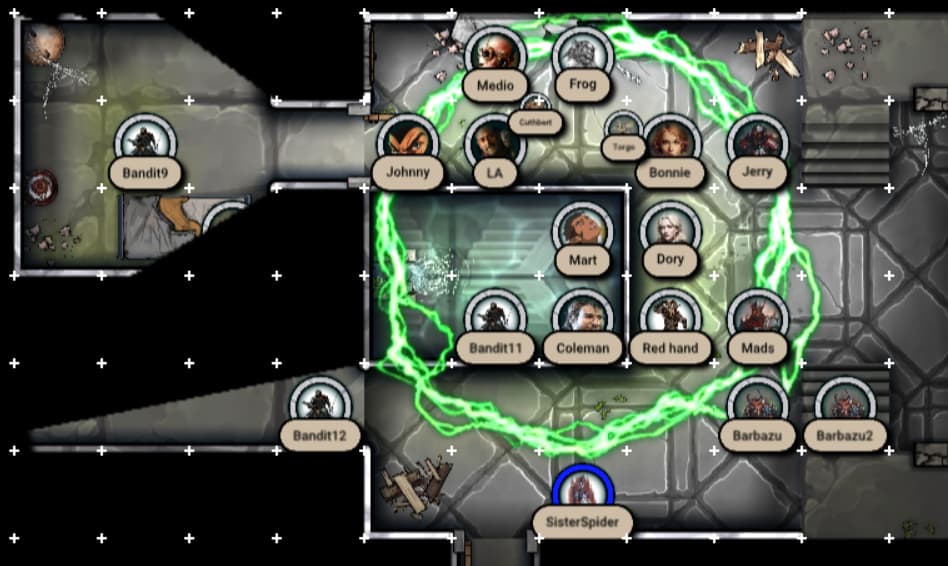This screenshot has height=566, width=948.
Task: Choose the Jerry token
Action: point(757,143)
